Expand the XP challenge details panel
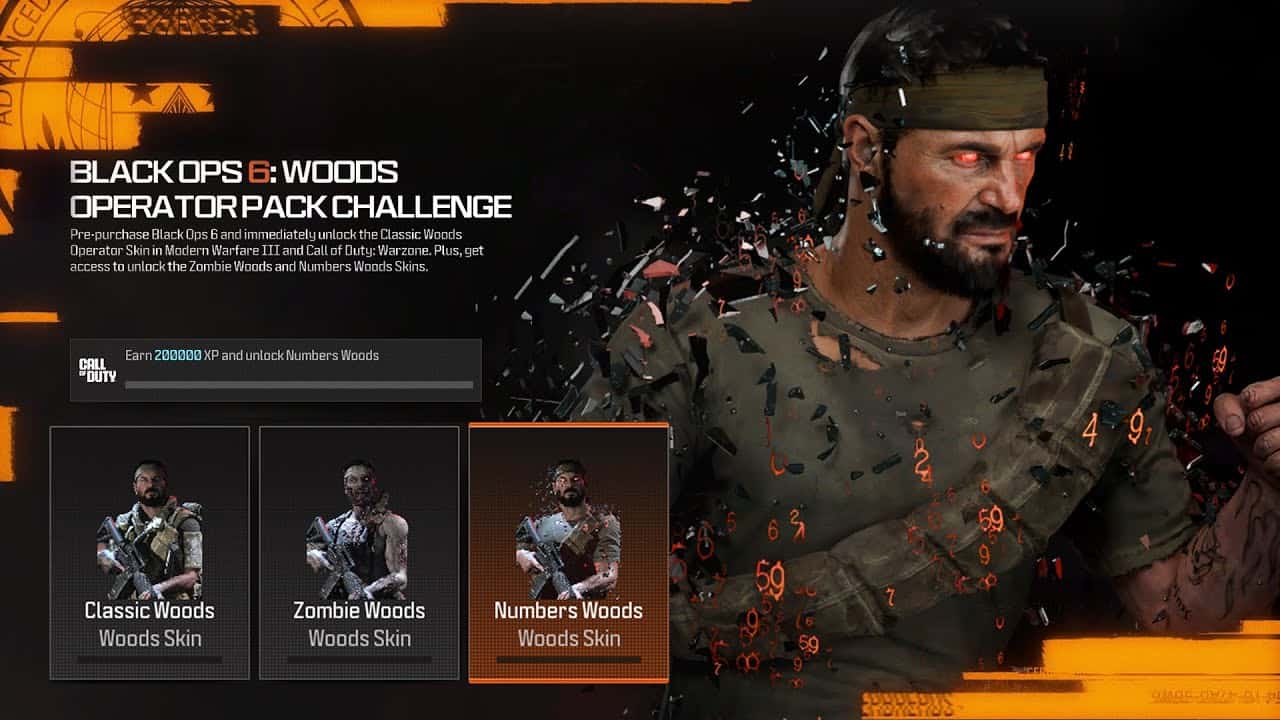Image resolution: width=1280 pixels, height=720 pixels. click(x=270, y=368)
